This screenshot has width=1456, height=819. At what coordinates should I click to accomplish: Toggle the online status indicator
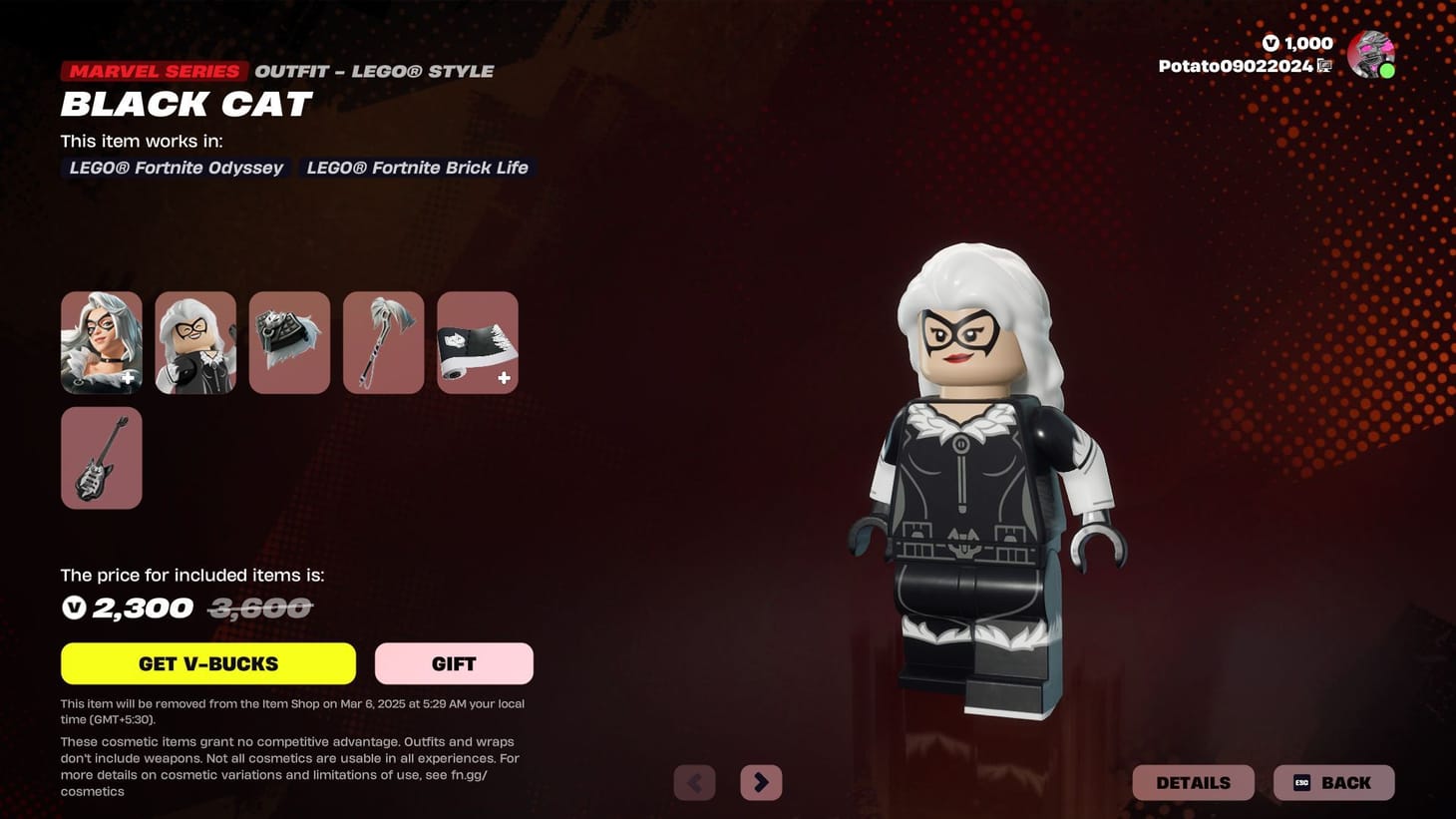pos(1387,70)
